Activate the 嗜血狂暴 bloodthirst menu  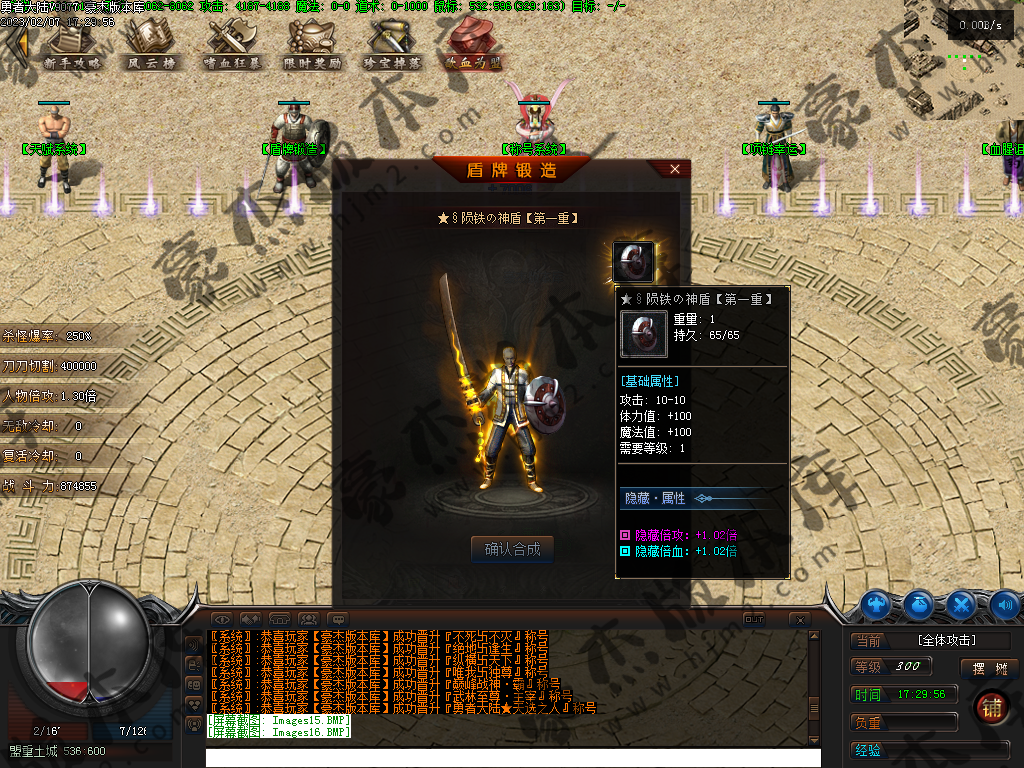point(231,45)
